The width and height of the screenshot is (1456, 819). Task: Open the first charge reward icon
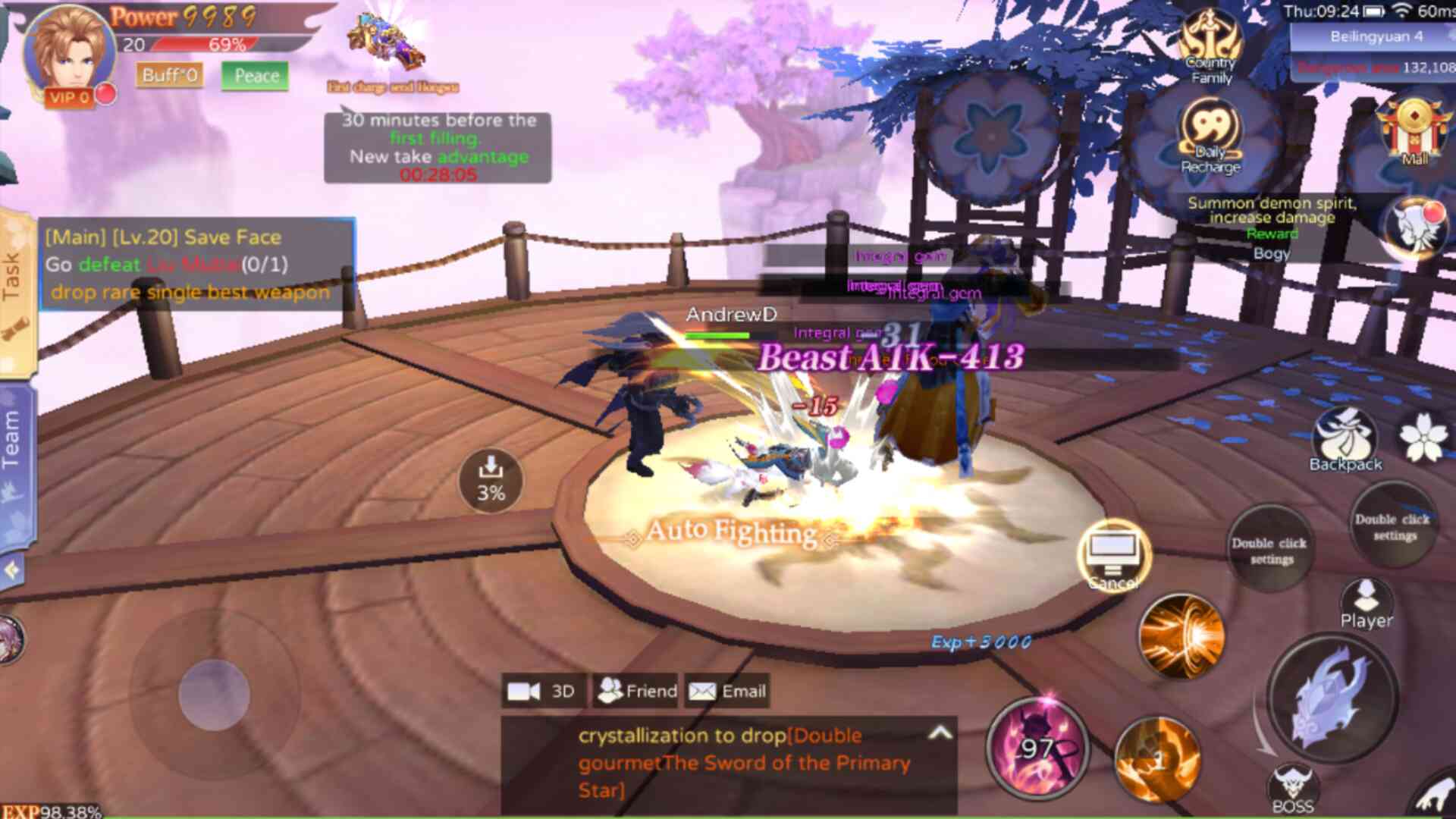[387, 47]
